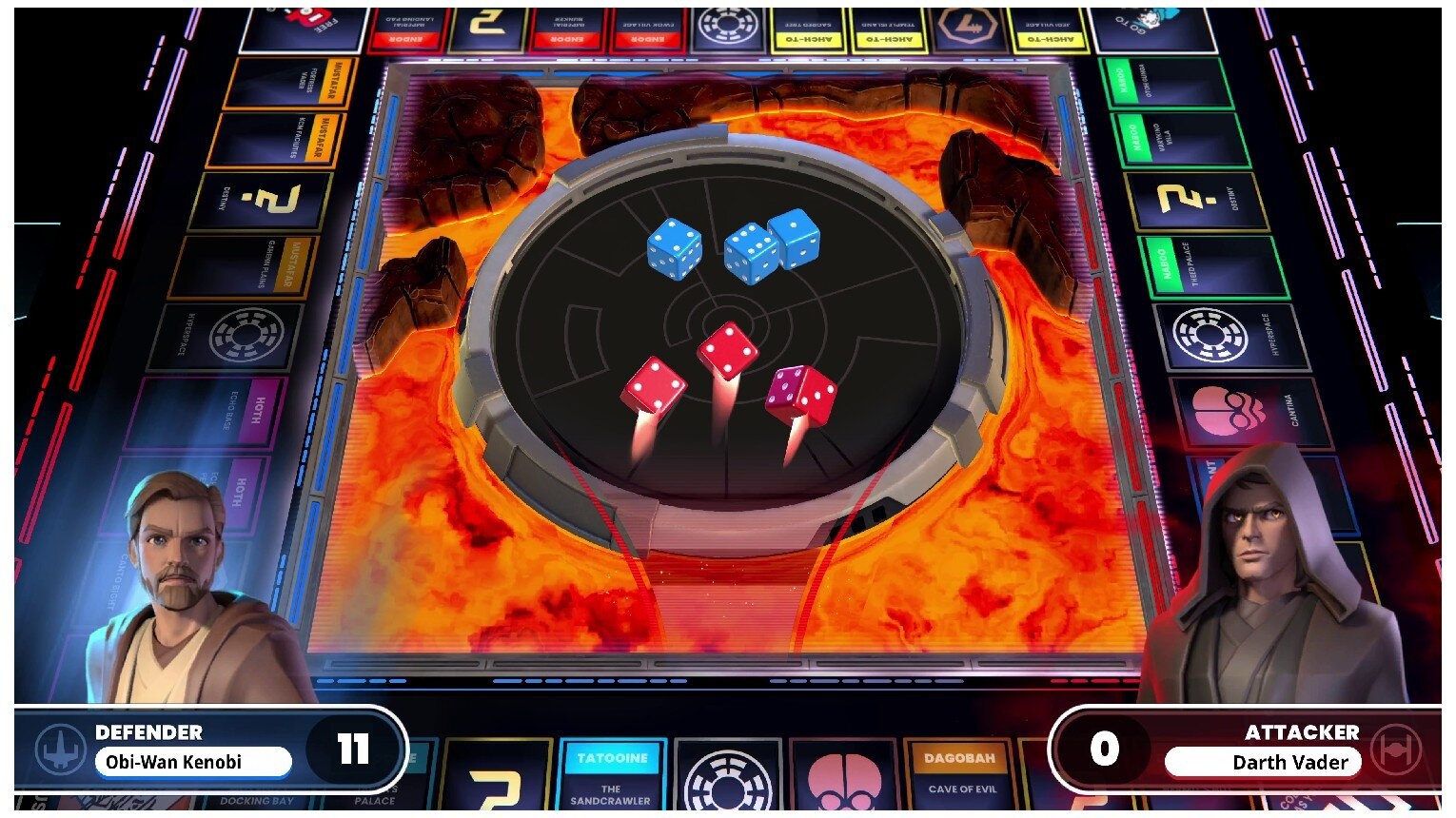Click the Obi-Wan Kenobi name label
1456x818 pixels.
click(193, 762)
